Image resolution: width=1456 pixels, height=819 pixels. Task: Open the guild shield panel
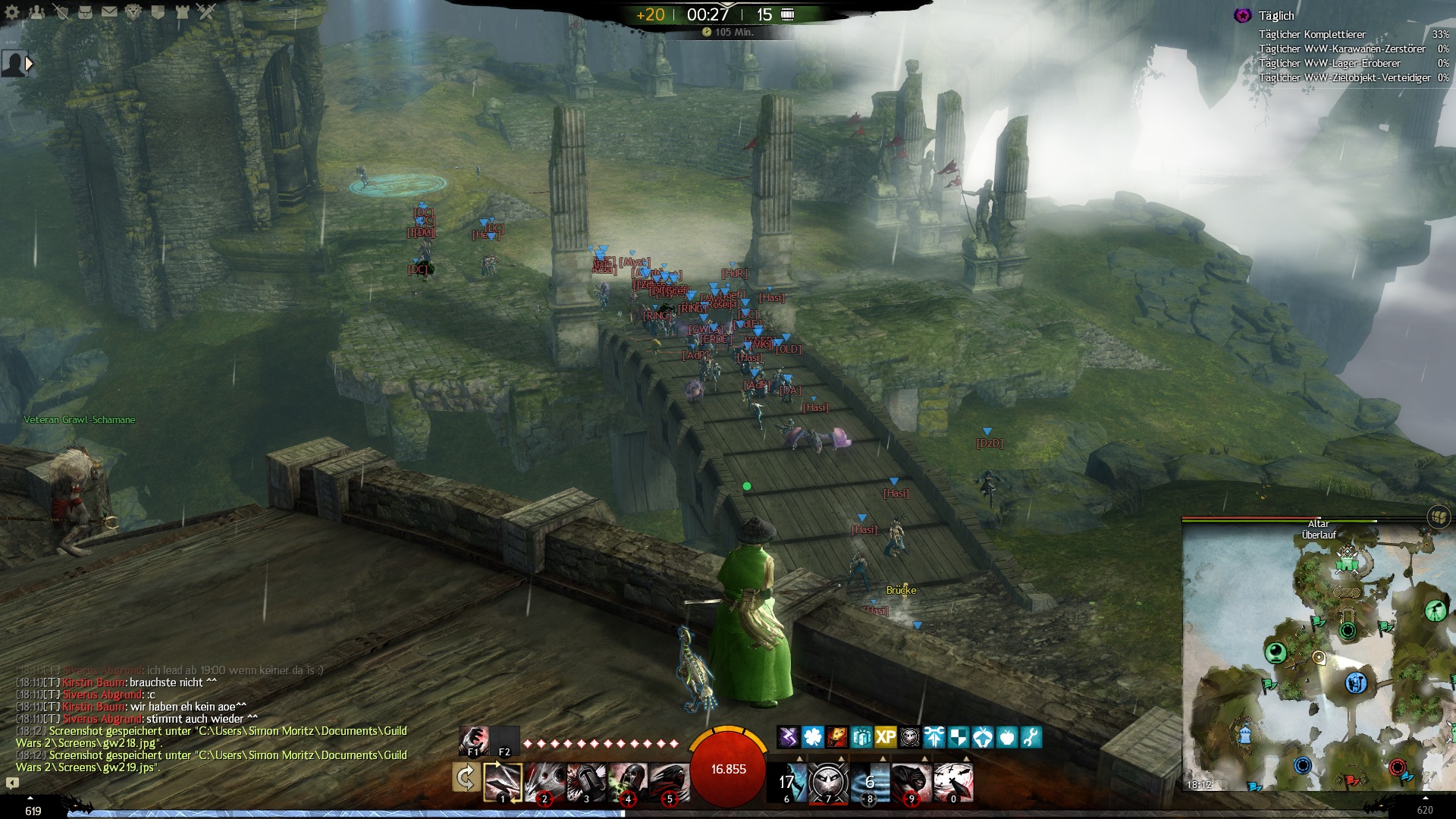158,12
